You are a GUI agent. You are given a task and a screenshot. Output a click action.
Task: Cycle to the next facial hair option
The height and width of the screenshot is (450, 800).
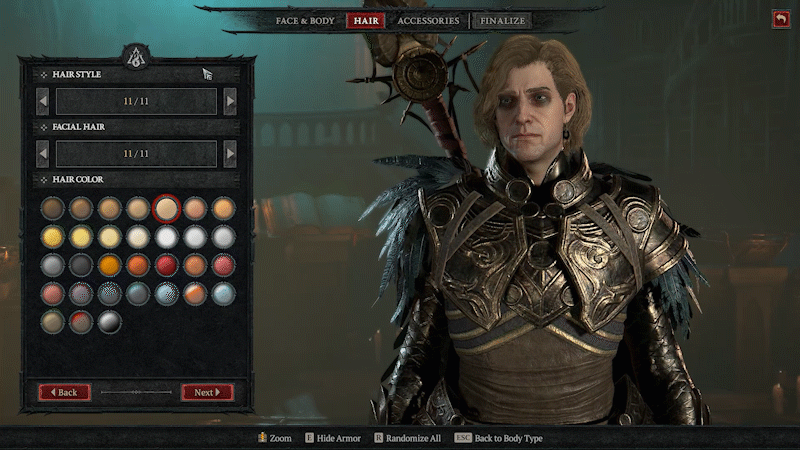[230, 154]
